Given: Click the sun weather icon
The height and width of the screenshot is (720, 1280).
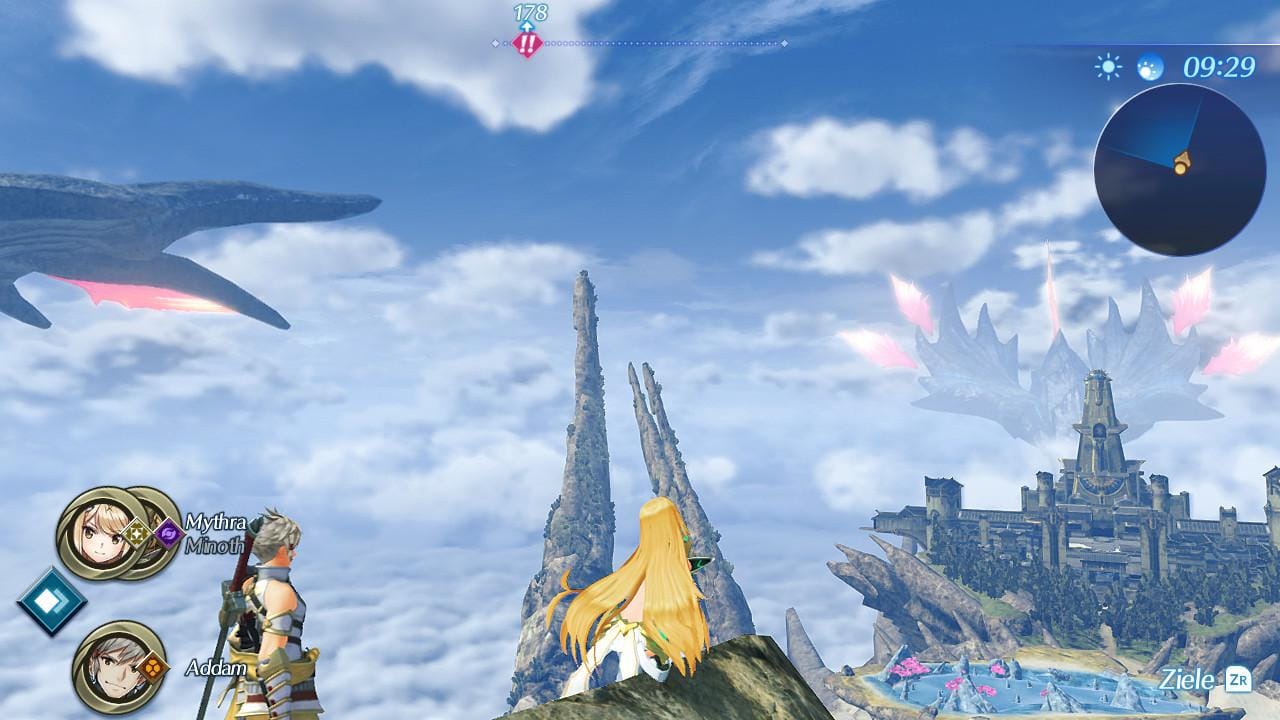Looking at the screenshot, I should [1108, 67].
